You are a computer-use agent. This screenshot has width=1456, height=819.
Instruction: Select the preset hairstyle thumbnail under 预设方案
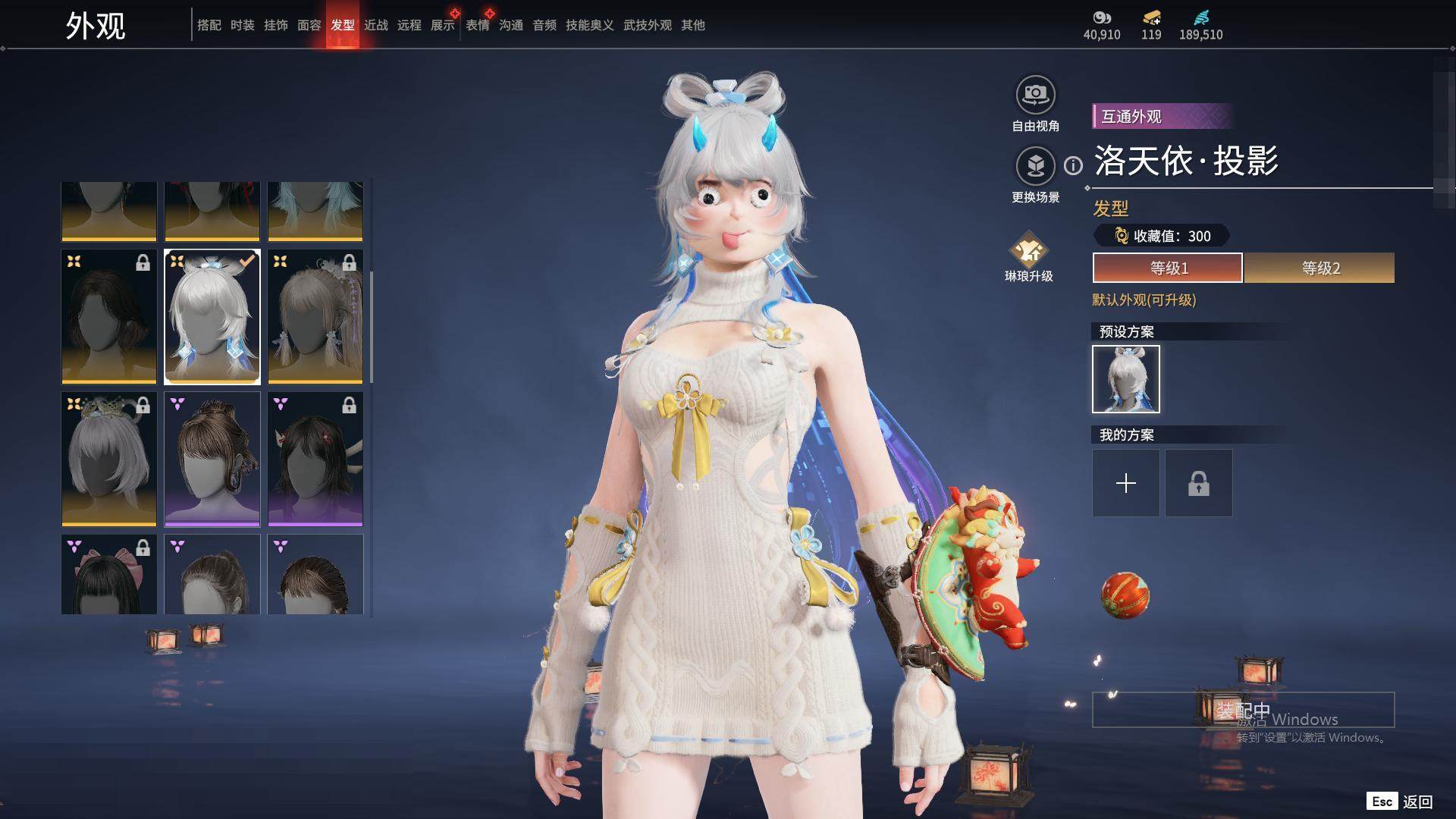(1125, 379)
